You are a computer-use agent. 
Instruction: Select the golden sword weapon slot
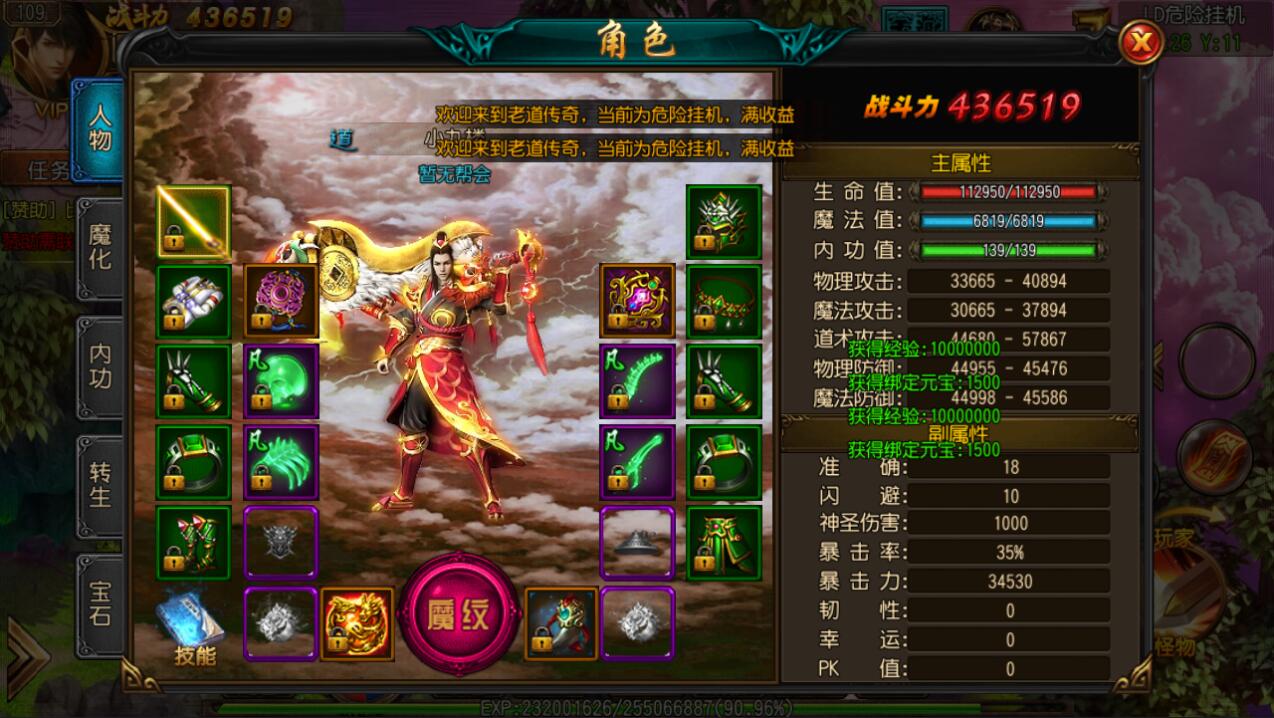(x=193, y=221)
